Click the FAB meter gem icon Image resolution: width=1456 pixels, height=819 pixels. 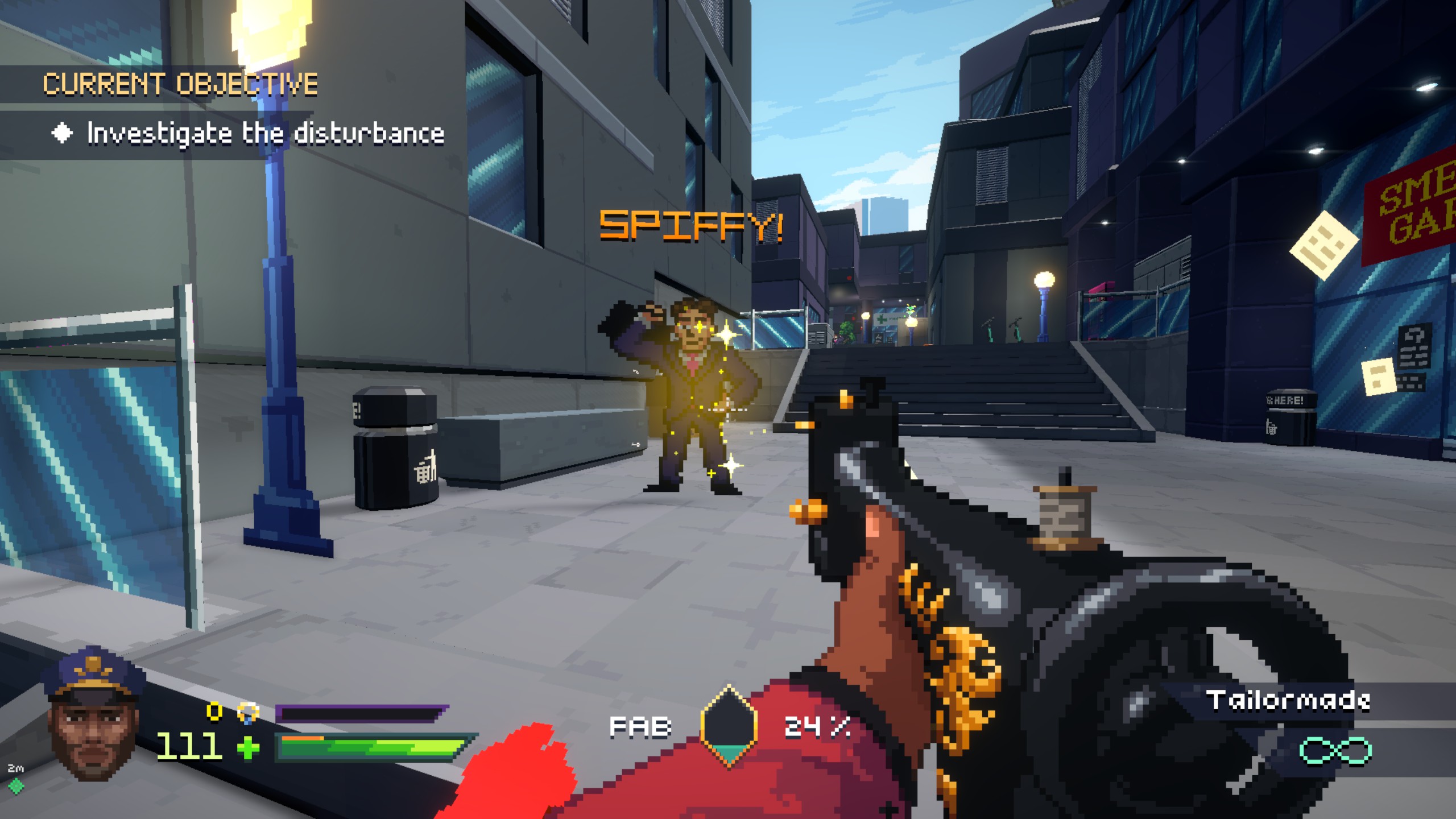729,727
